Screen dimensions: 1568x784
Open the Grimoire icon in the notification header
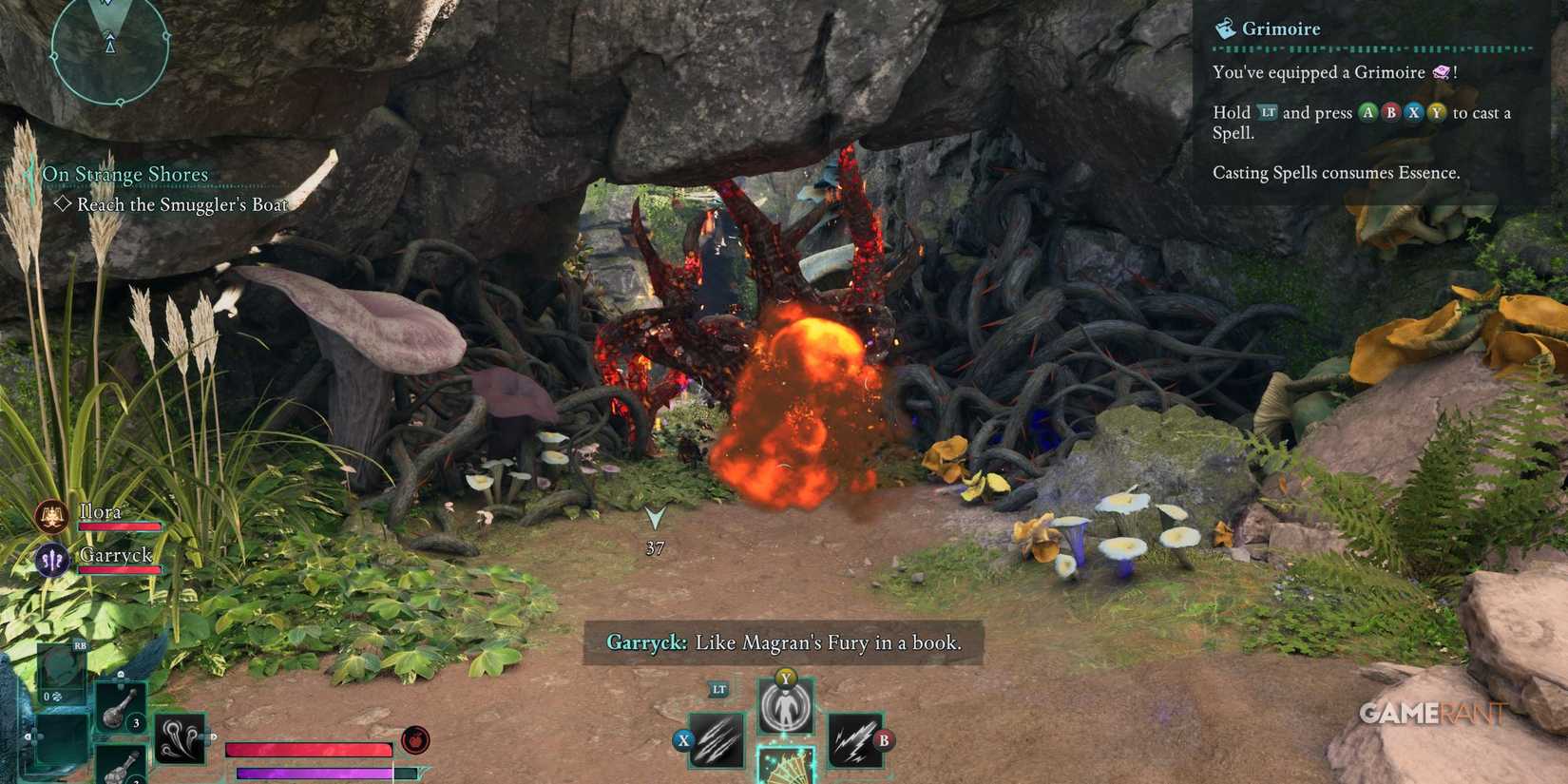point(1224,29)
